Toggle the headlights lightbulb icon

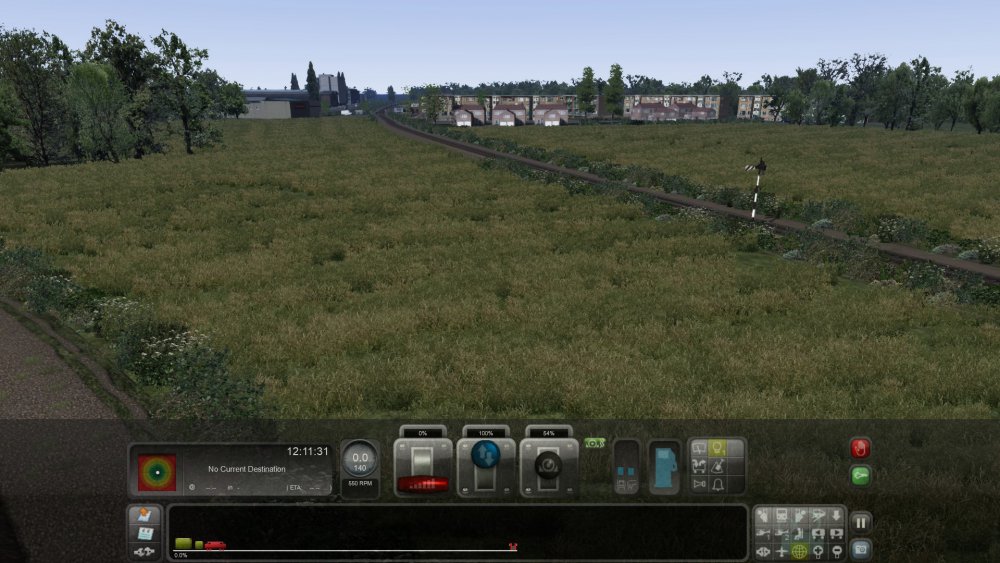pos(716,449)
